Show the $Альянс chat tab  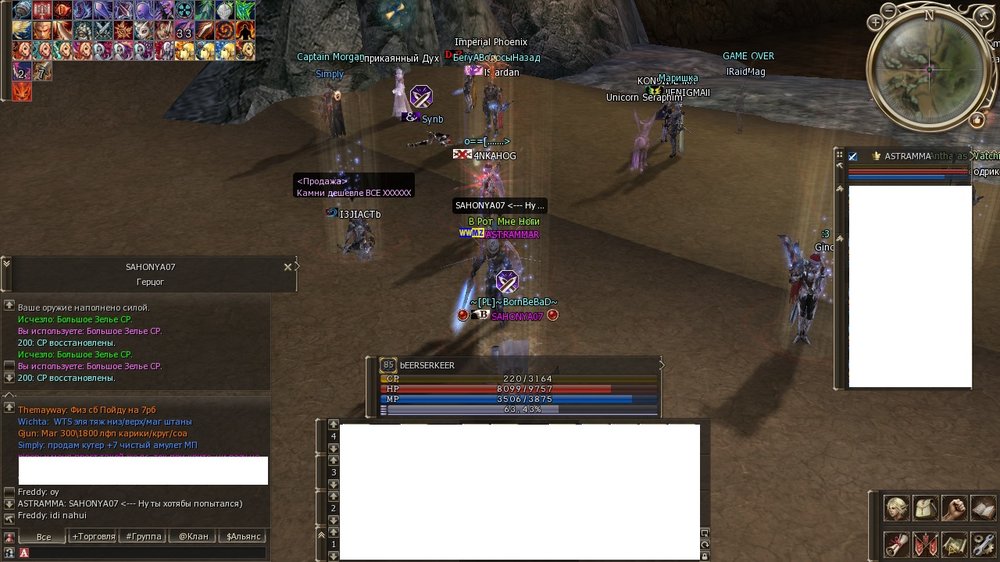pos(243,537)
